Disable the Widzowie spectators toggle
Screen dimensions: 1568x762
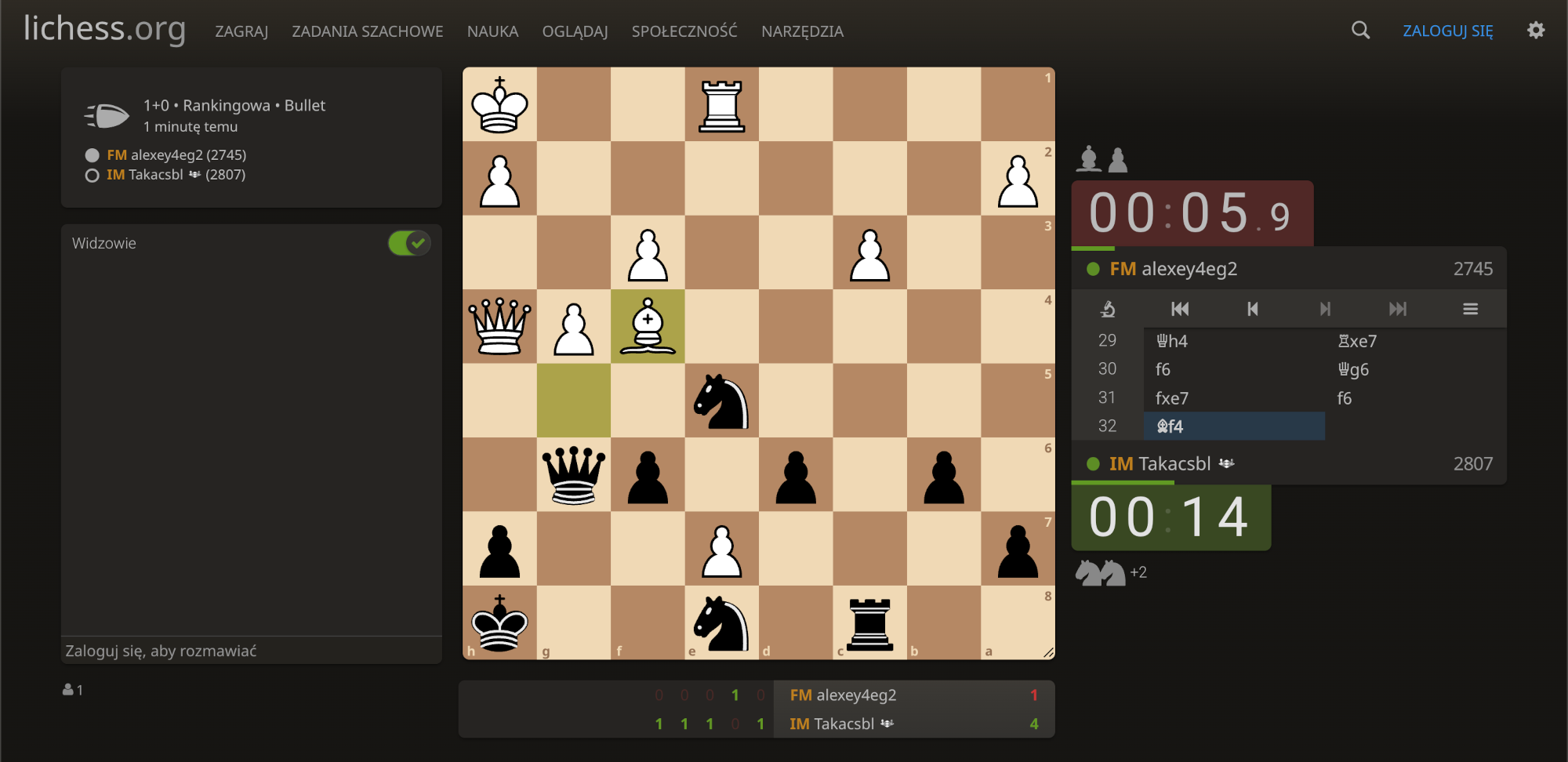[x=408, y=243]
